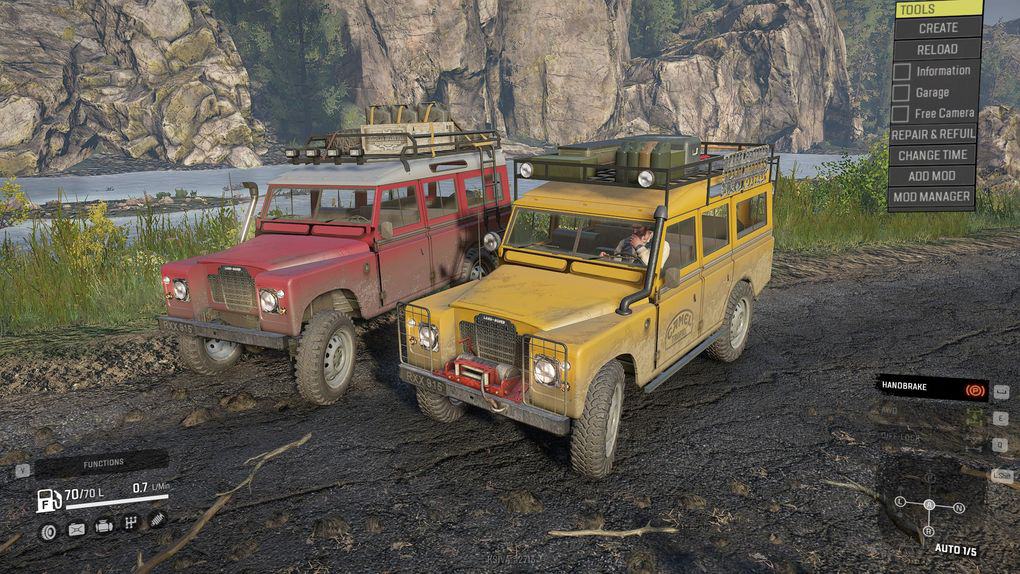
Task: Select RELOAD in the Tools panel
Action: coord(937,49)
